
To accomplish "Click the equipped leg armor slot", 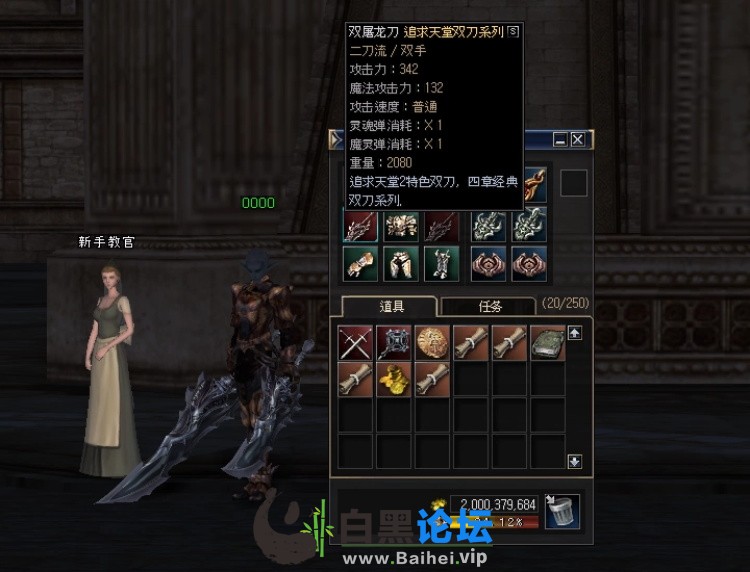I will click(401, 263).
